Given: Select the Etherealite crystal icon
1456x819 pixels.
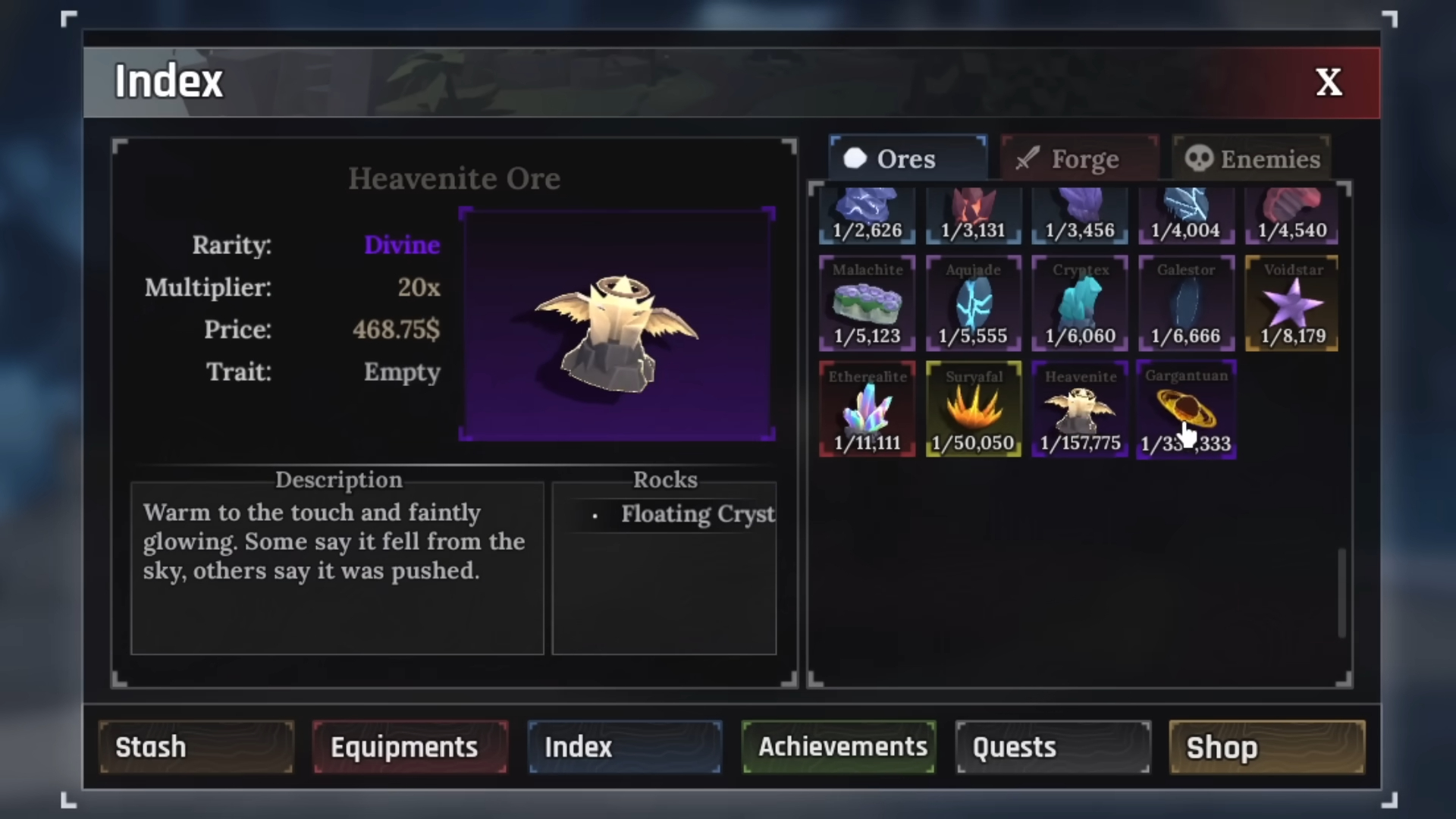Looking at the screenshot, I should pyautogui.click(x=866, y=409).
